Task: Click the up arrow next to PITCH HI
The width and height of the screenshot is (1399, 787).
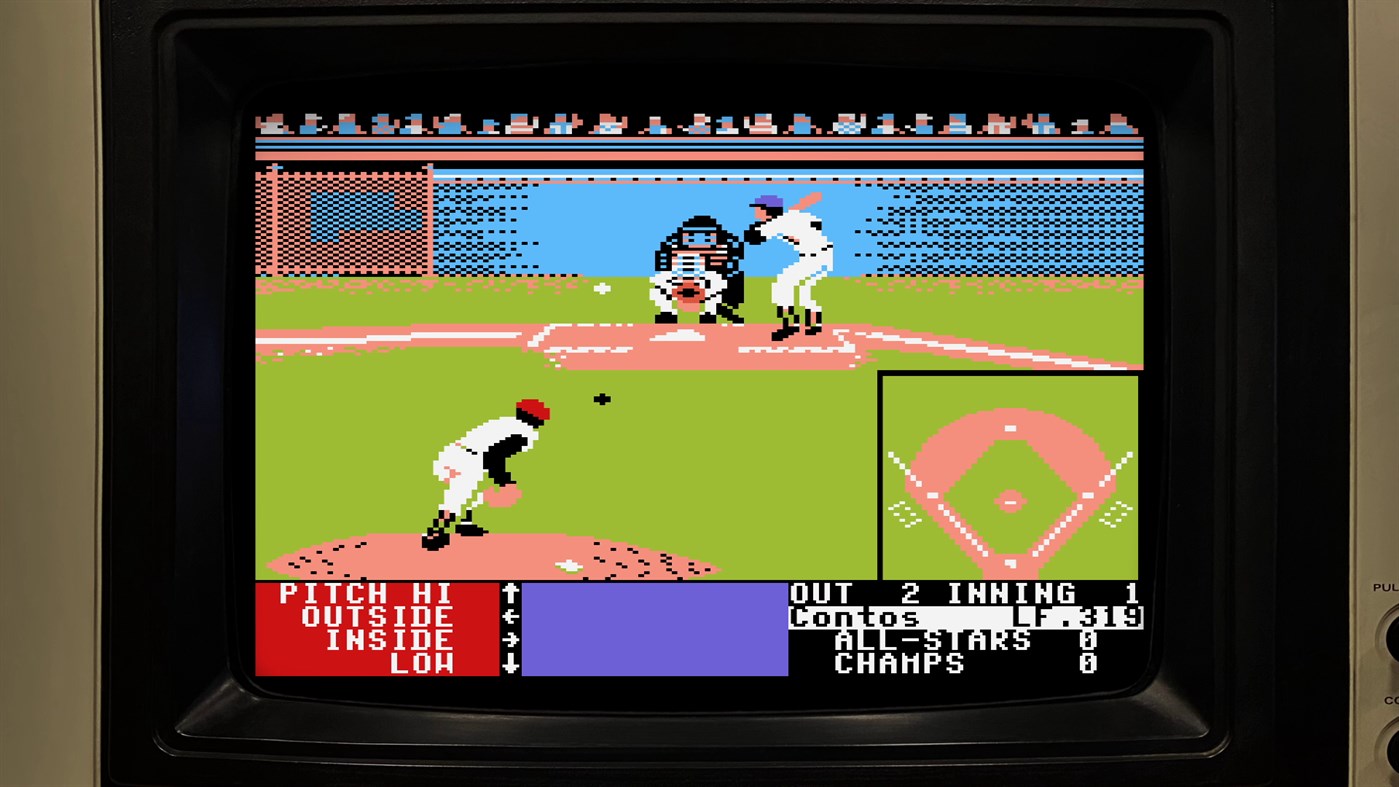Action: click(511, 592)
